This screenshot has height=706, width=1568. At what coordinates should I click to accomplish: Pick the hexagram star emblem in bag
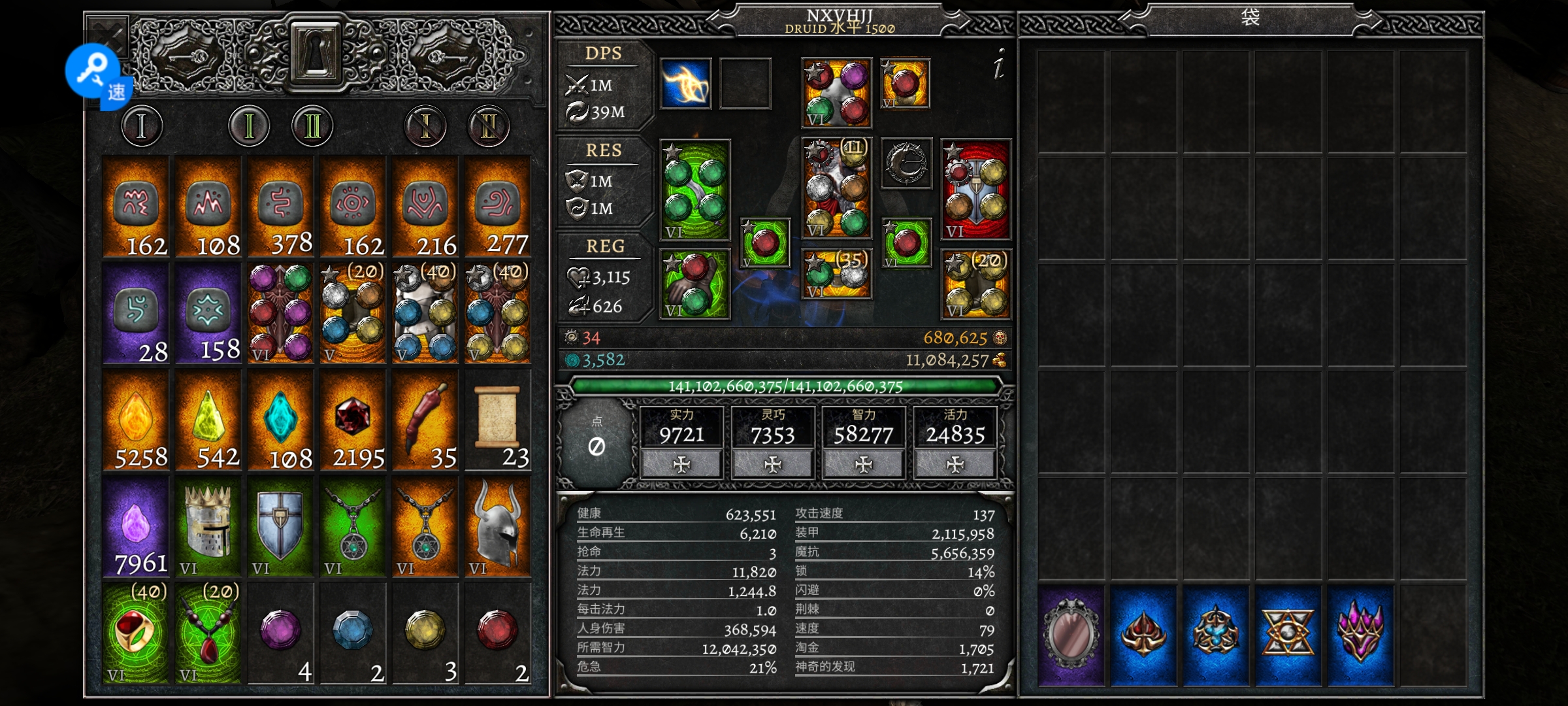coord(1287,634)
